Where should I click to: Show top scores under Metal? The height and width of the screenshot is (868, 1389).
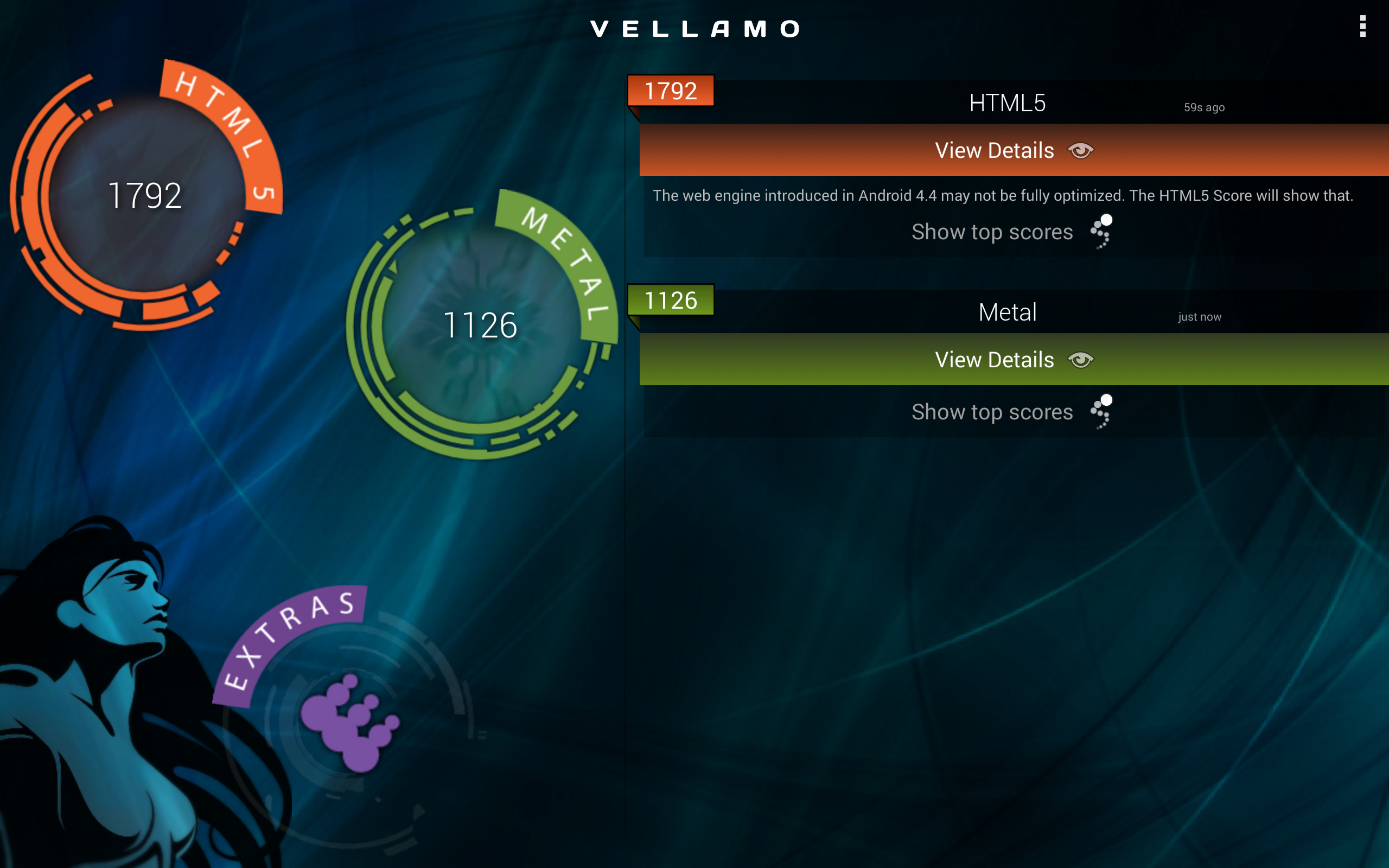[x=1011, y=412]
